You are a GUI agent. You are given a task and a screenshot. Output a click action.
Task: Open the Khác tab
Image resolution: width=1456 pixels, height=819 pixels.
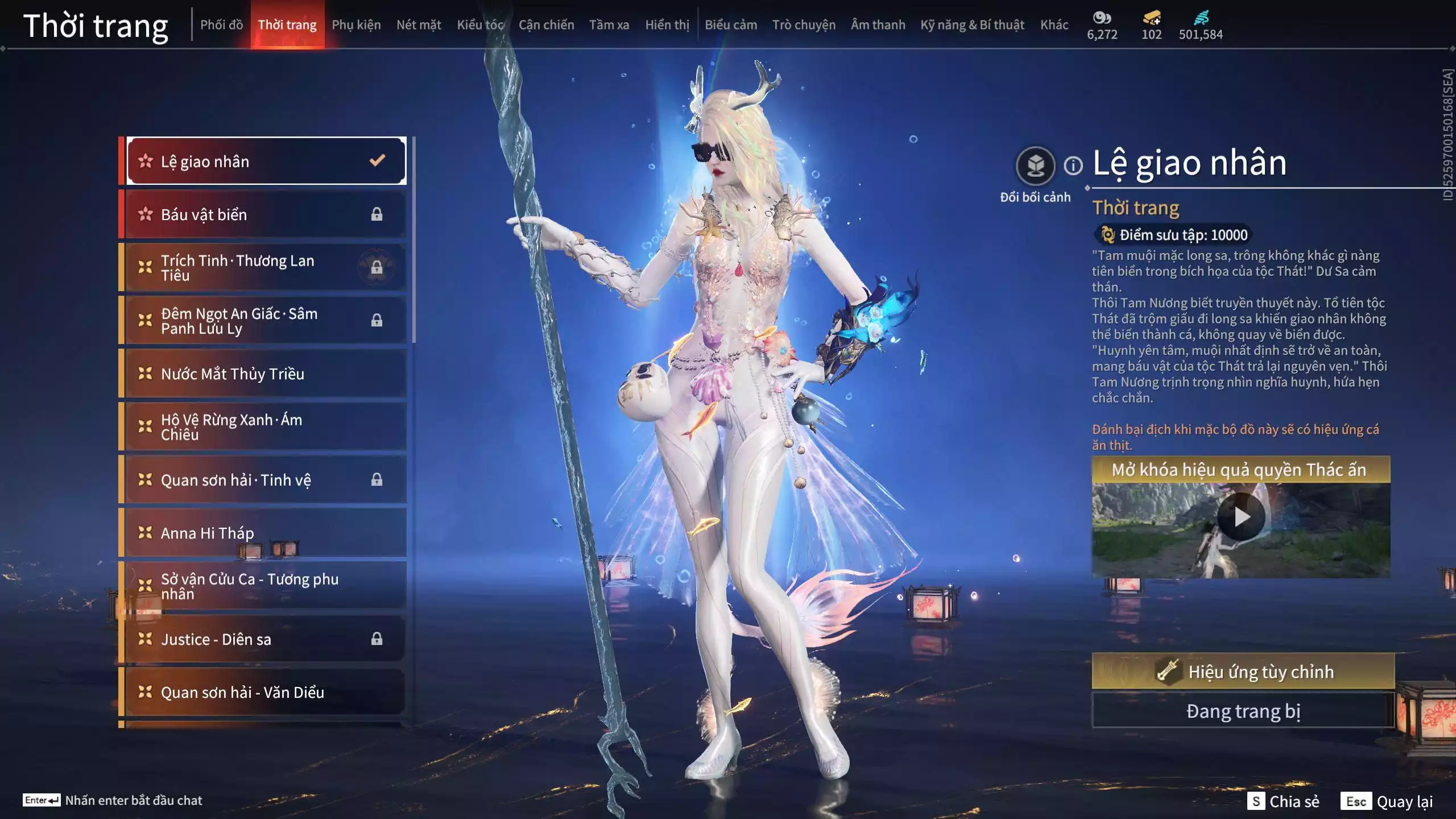(1054, 25)
